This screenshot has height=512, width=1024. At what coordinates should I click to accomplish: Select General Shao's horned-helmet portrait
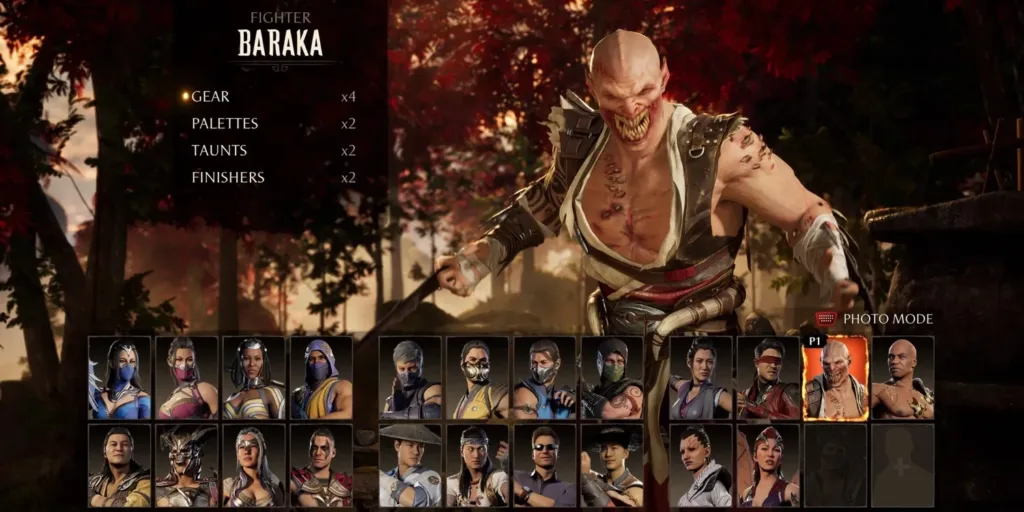(187, 465)
